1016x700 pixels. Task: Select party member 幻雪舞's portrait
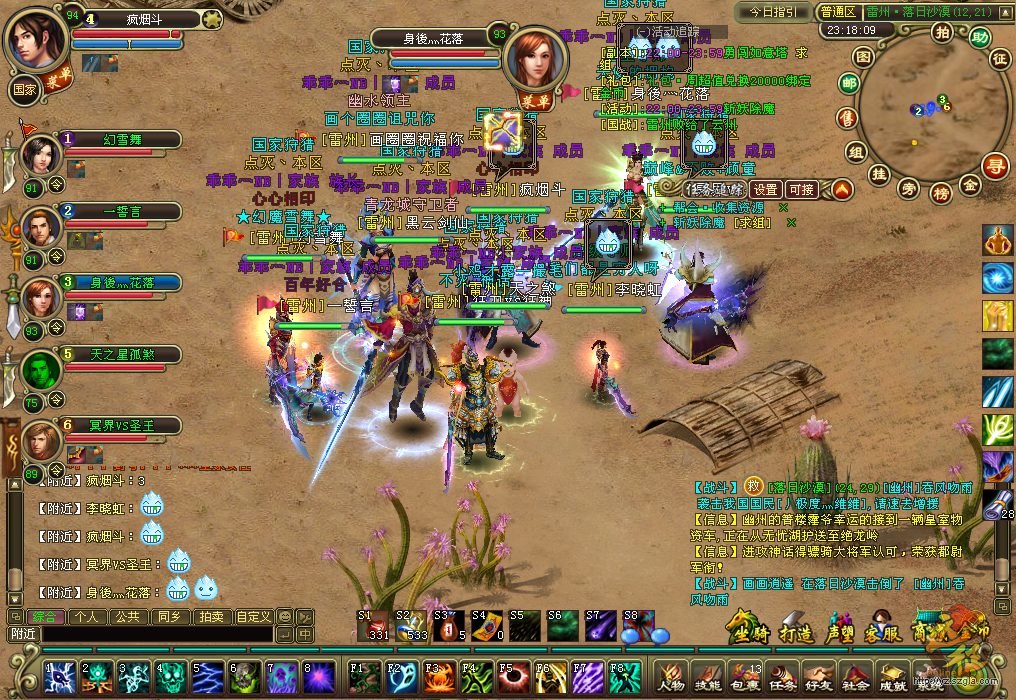point(40,156)
